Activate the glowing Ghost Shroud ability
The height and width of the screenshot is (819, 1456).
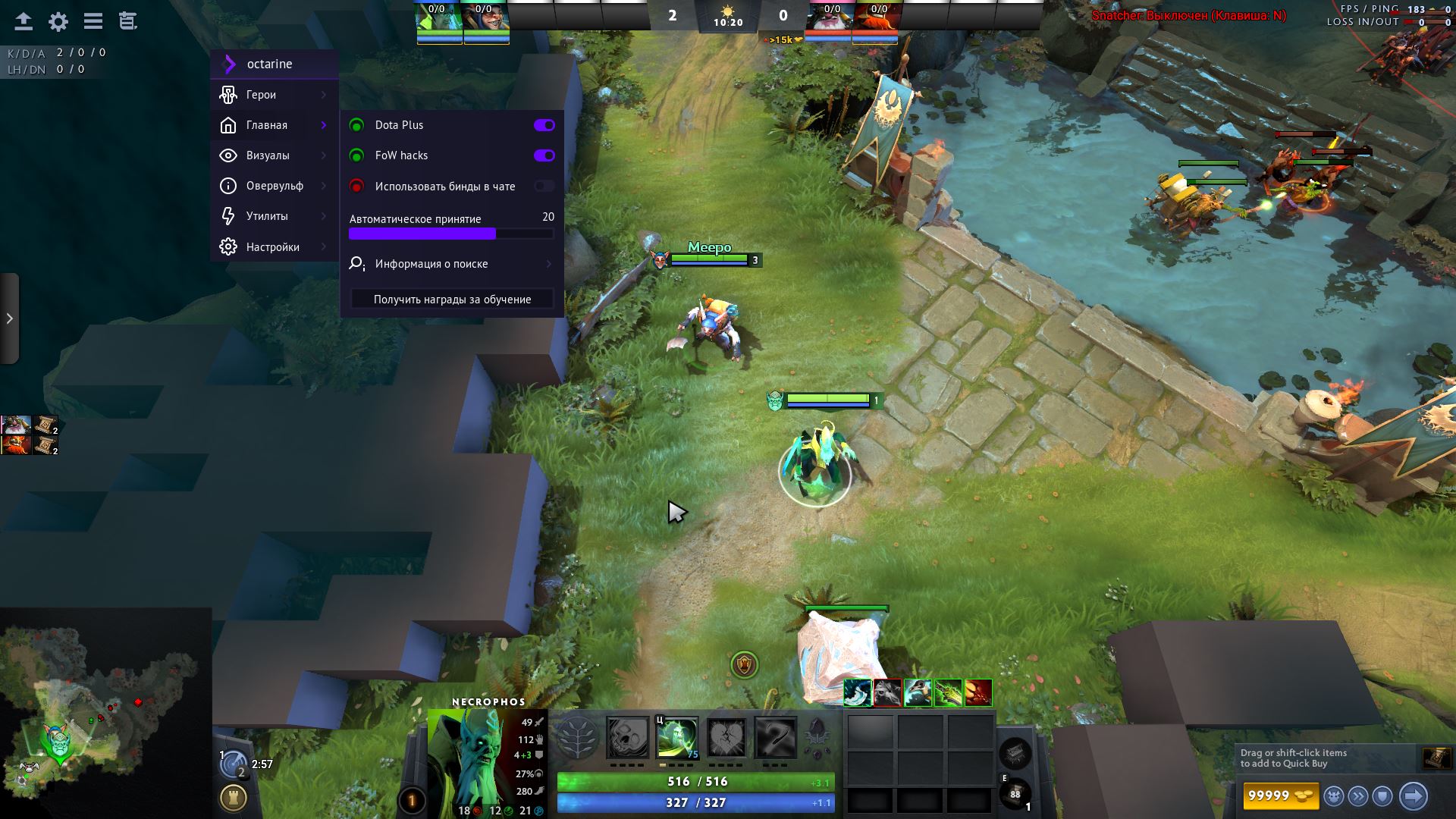677,738
